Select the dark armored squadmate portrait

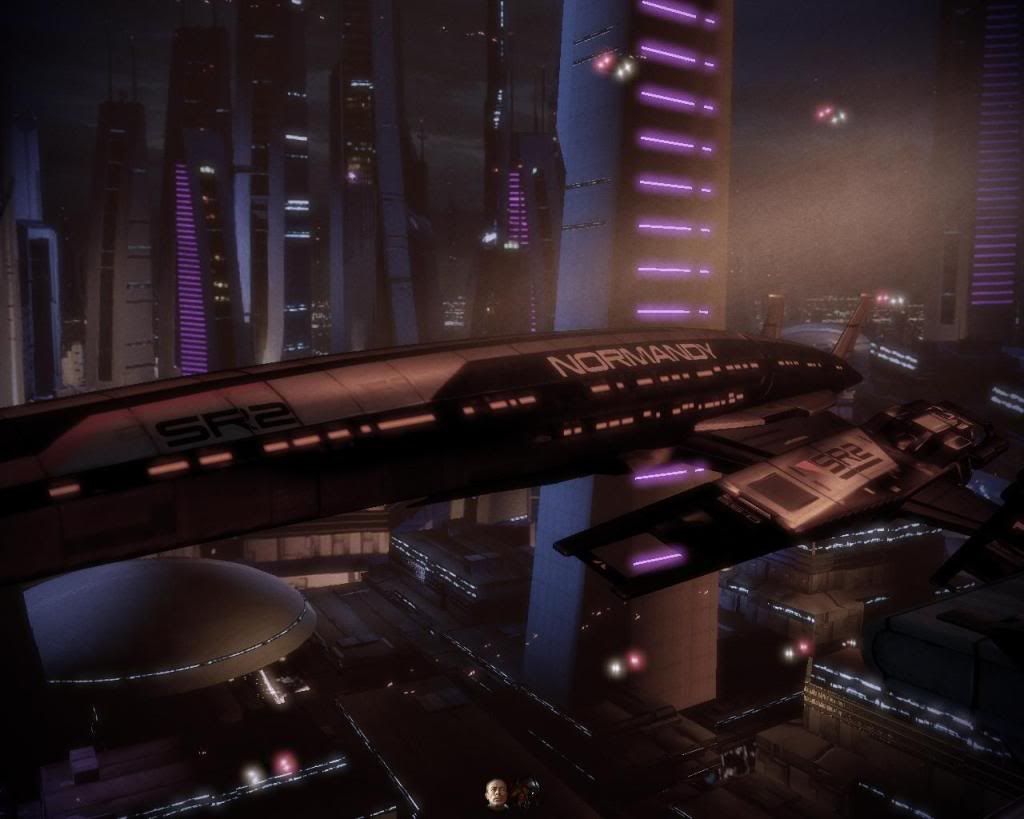click(527, 793)
